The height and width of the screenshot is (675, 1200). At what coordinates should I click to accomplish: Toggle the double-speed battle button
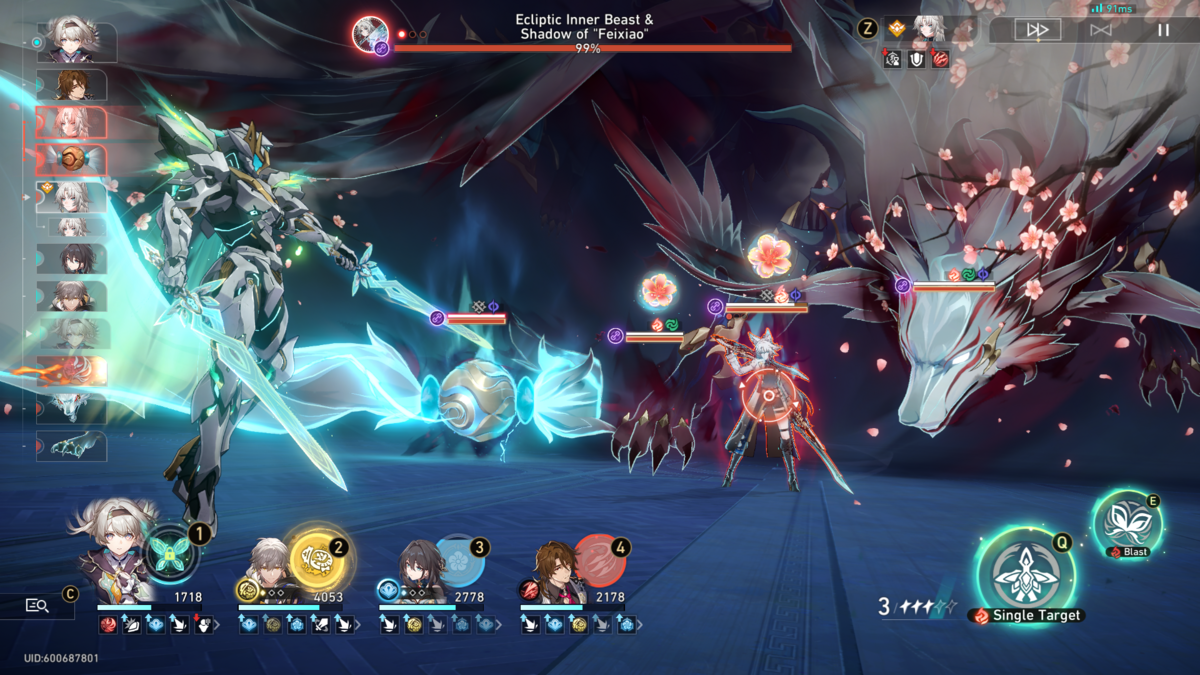coord(1037,30)
